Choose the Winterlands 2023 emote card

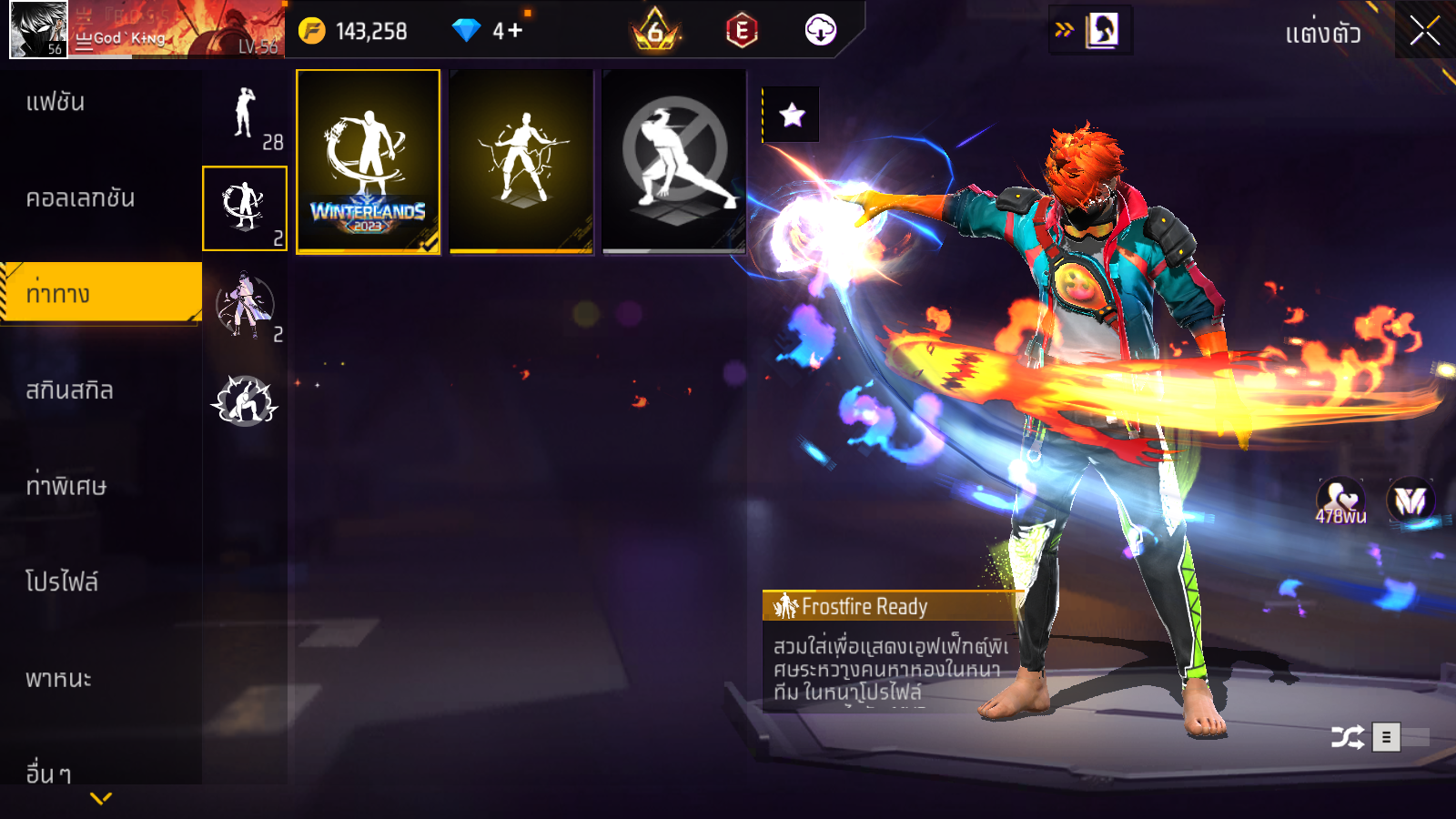click(369, 162)
